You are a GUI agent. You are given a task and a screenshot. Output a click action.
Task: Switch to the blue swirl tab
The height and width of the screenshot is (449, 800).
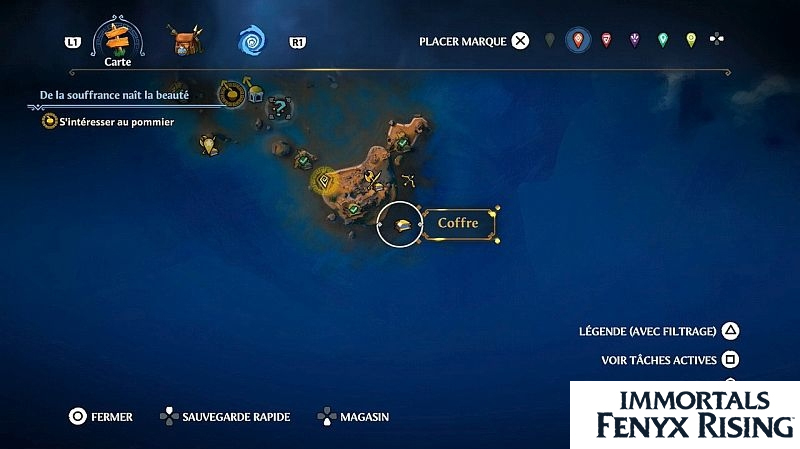coord(252,41)
